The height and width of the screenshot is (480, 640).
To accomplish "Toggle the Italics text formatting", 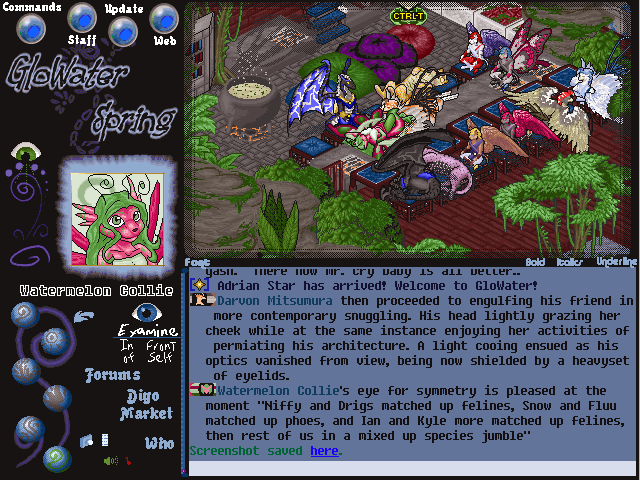I will 569,262.
